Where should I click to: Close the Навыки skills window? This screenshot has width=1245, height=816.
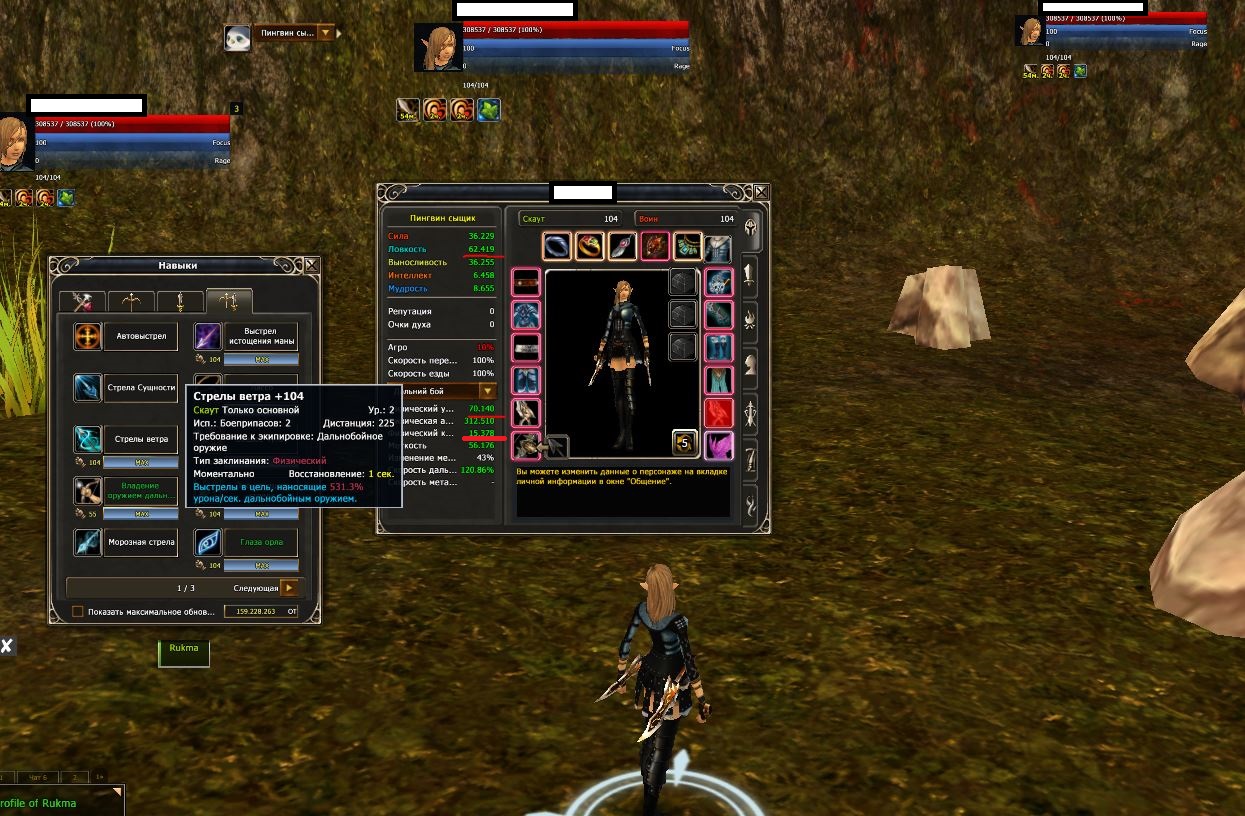312,265
